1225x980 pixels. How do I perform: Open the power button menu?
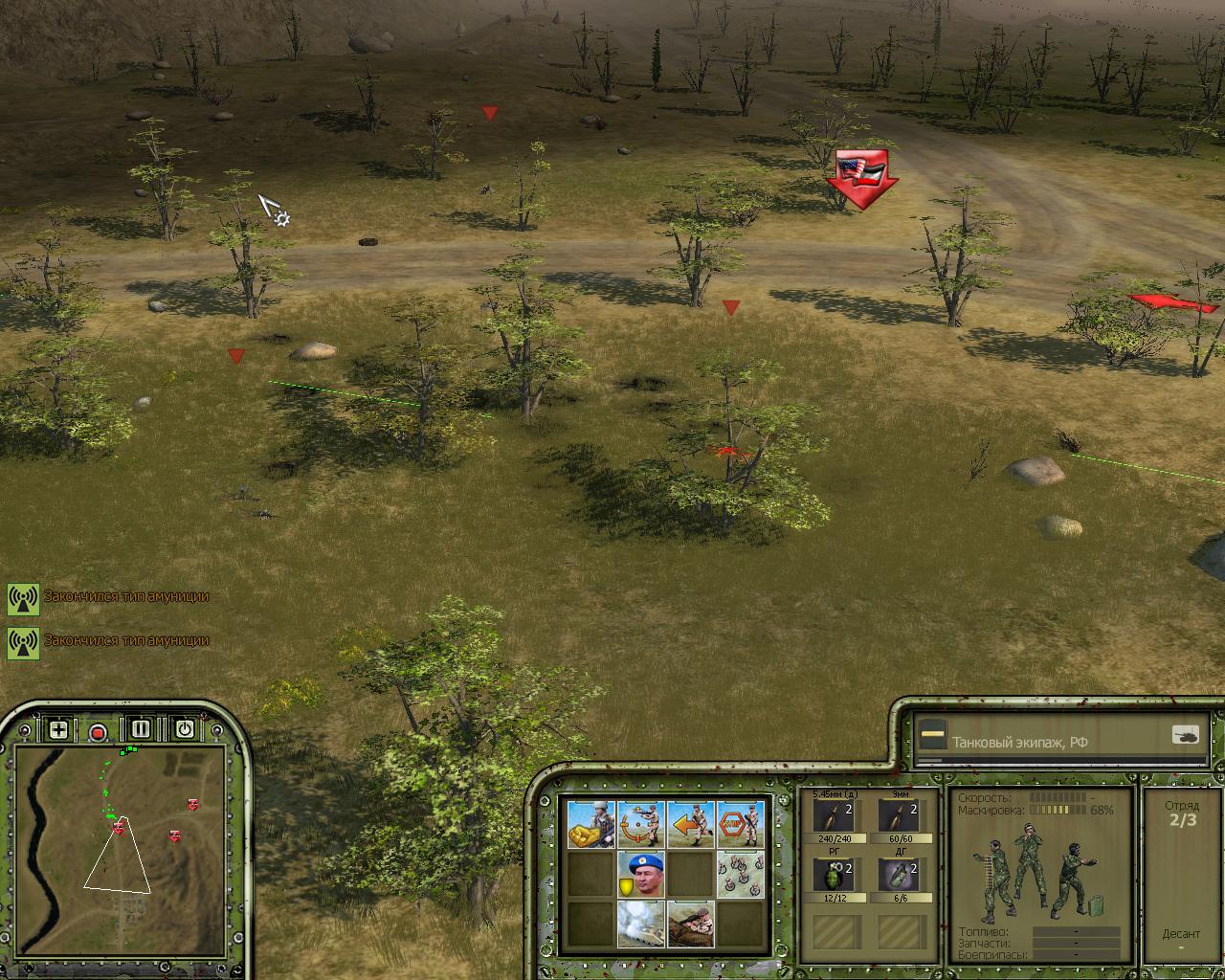(x=184, y=729)
